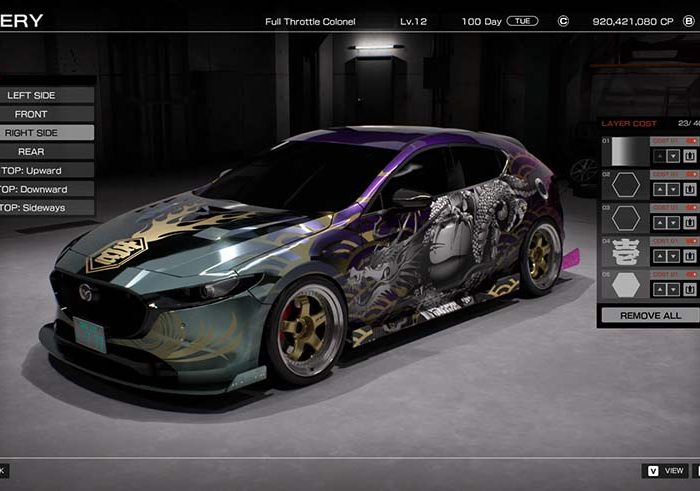Viewport: 700px width, 491px height.
Task: Switch to the REAR surface
Action: [x=32, y=152]
